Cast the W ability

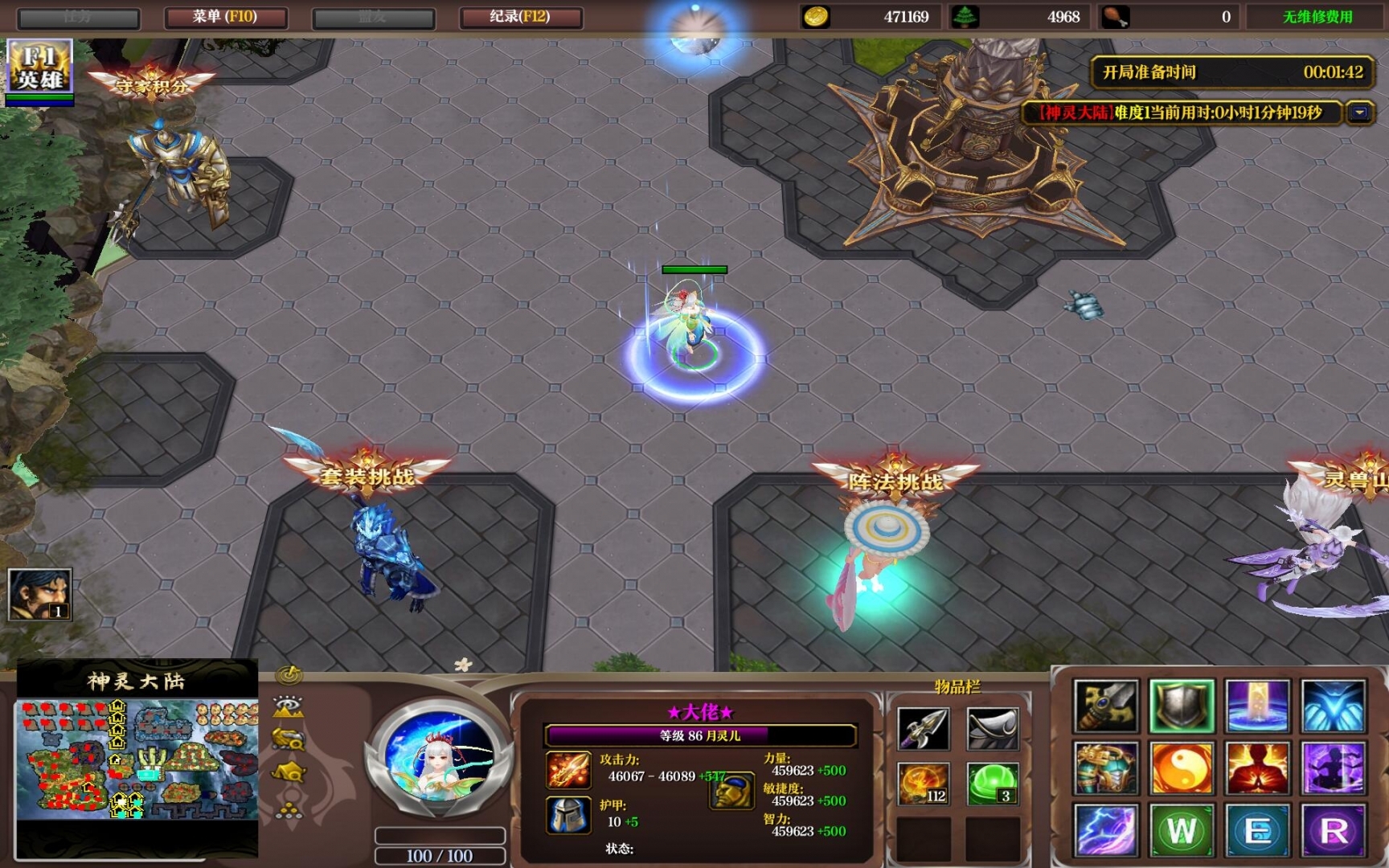coord(1182,830)
